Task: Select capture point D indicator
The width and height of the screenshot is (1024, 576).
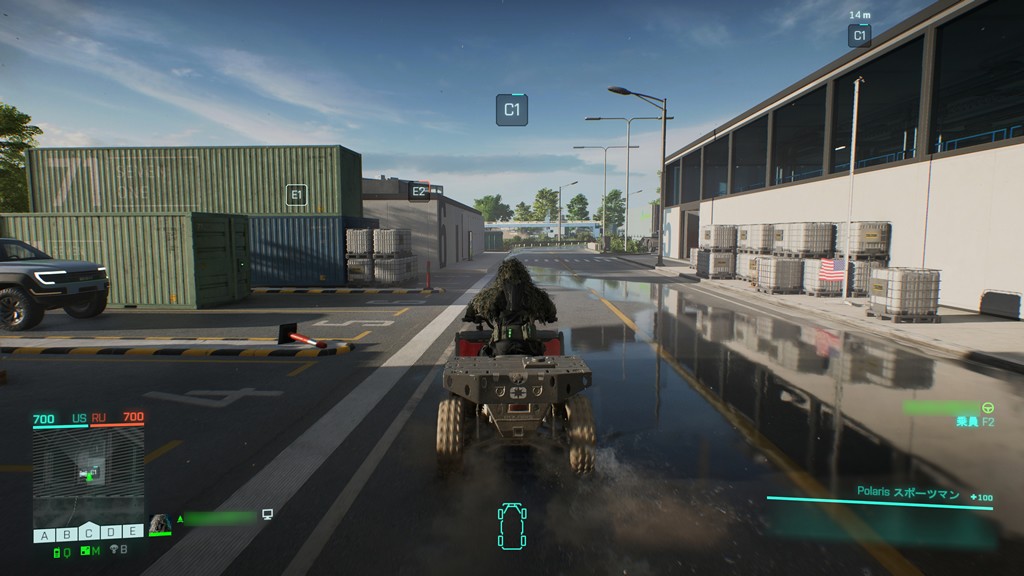Action: [110, 535]
